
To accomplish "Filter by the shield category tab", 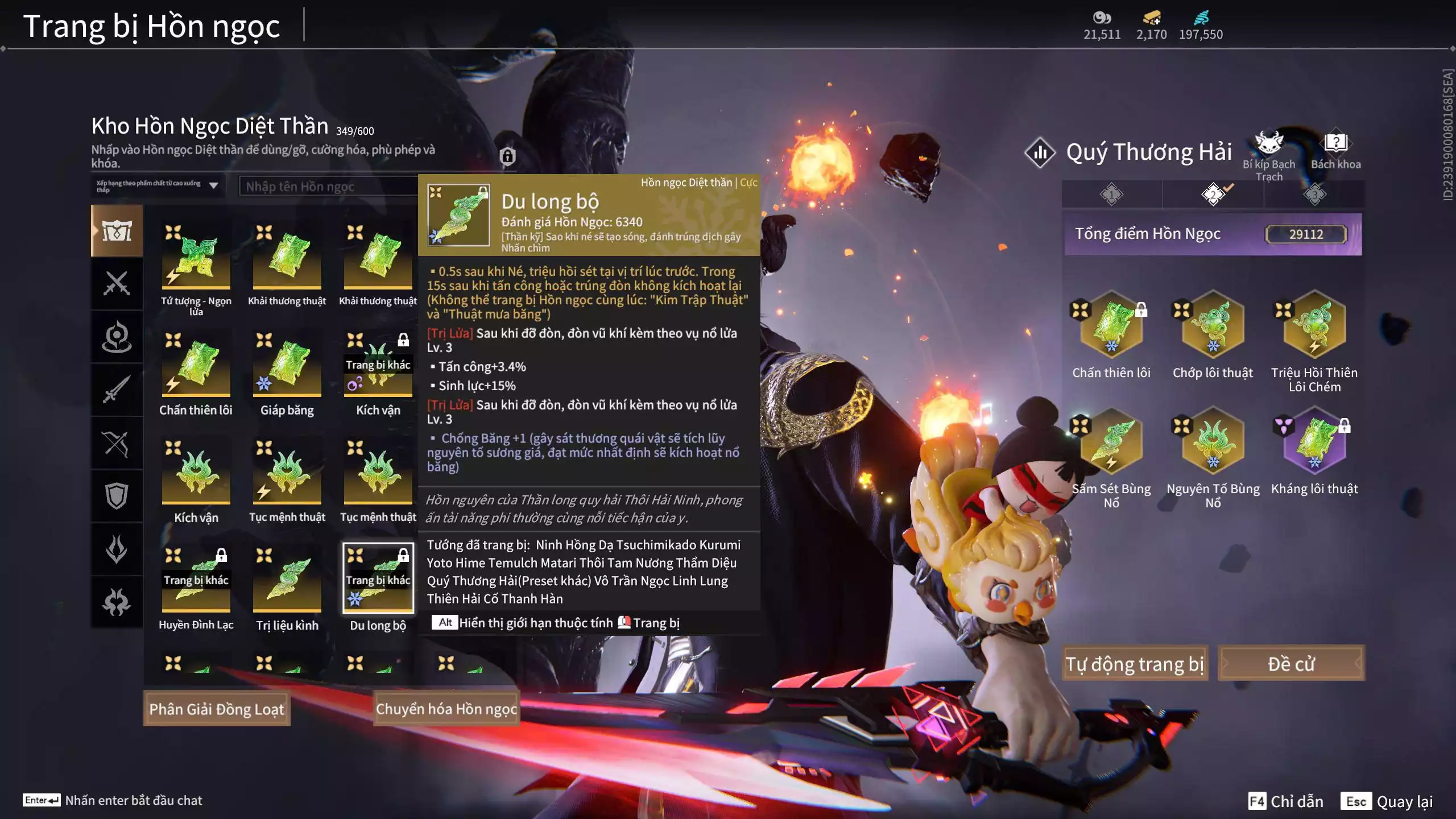I will (x=117, y=495).
